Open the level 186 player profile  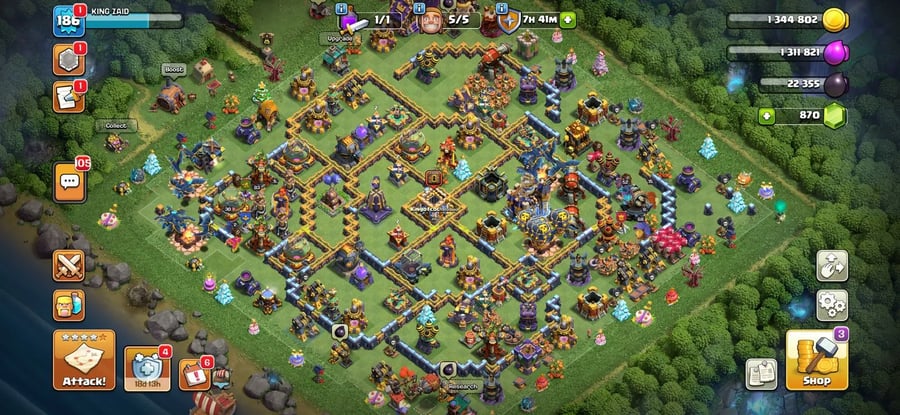pos(67,20)
